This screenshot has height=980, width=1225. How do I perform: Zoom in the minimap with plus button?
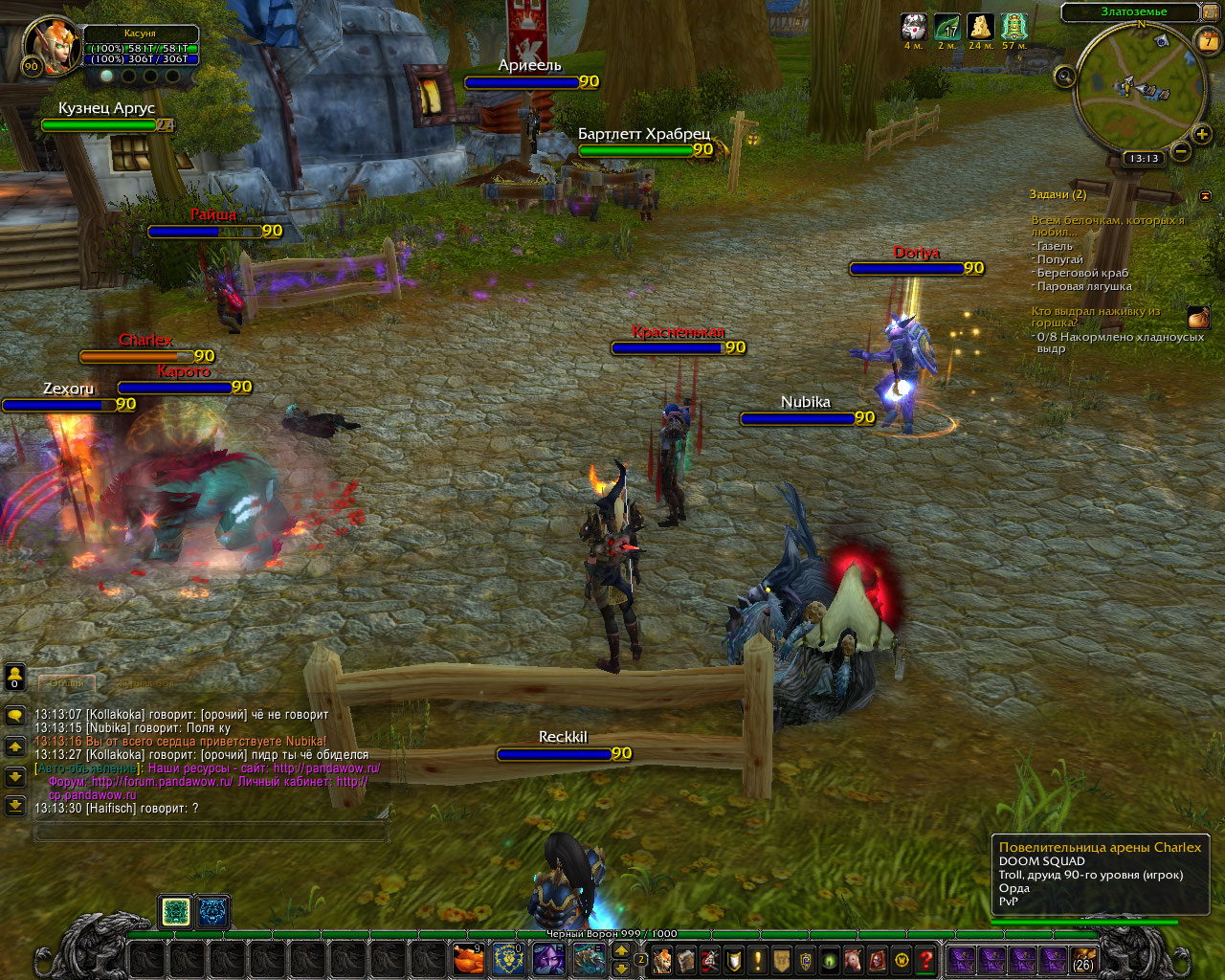click(x=1202, y=134)
